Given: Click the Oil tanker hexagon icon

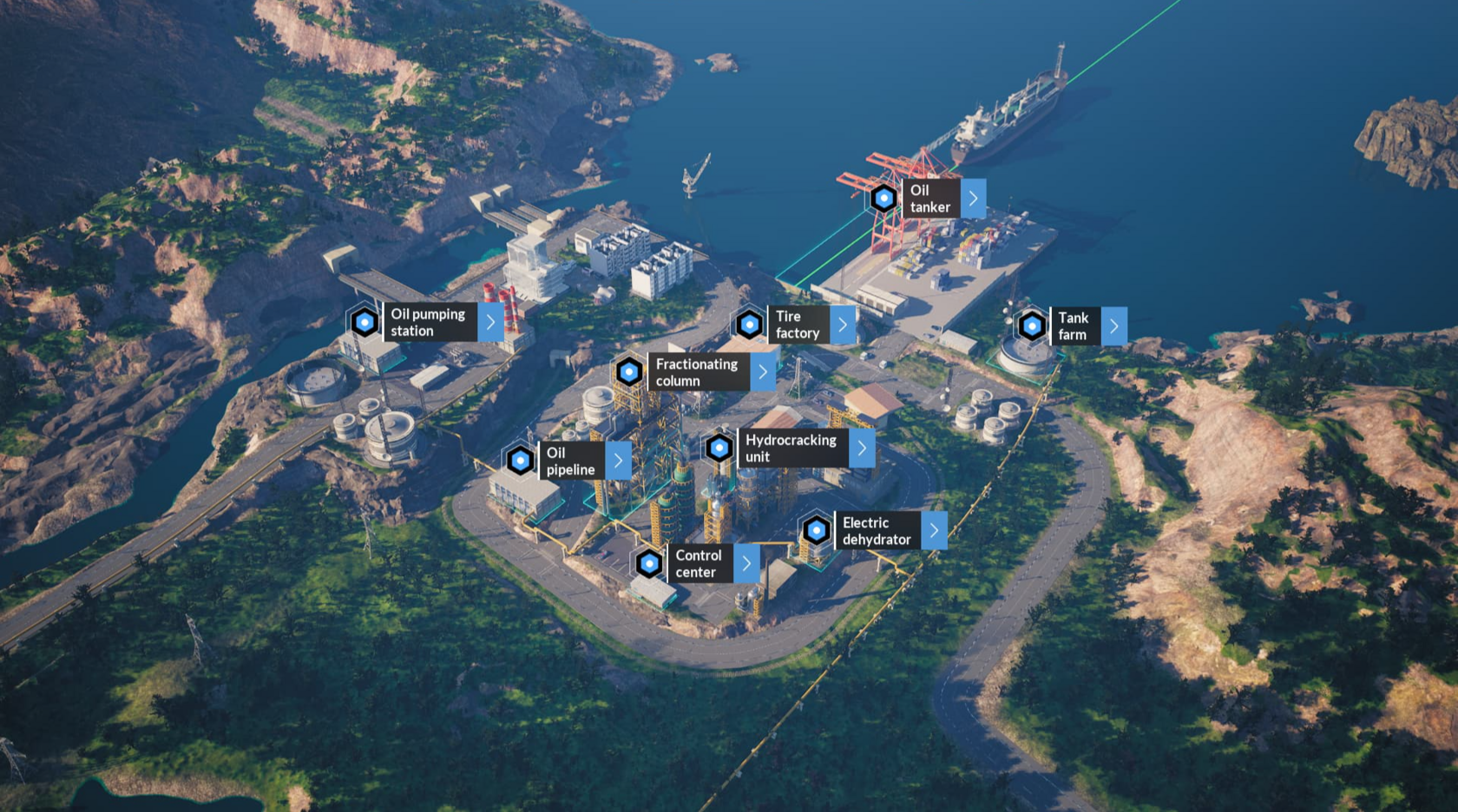Looking at the screenshot, I should [883, 199].
